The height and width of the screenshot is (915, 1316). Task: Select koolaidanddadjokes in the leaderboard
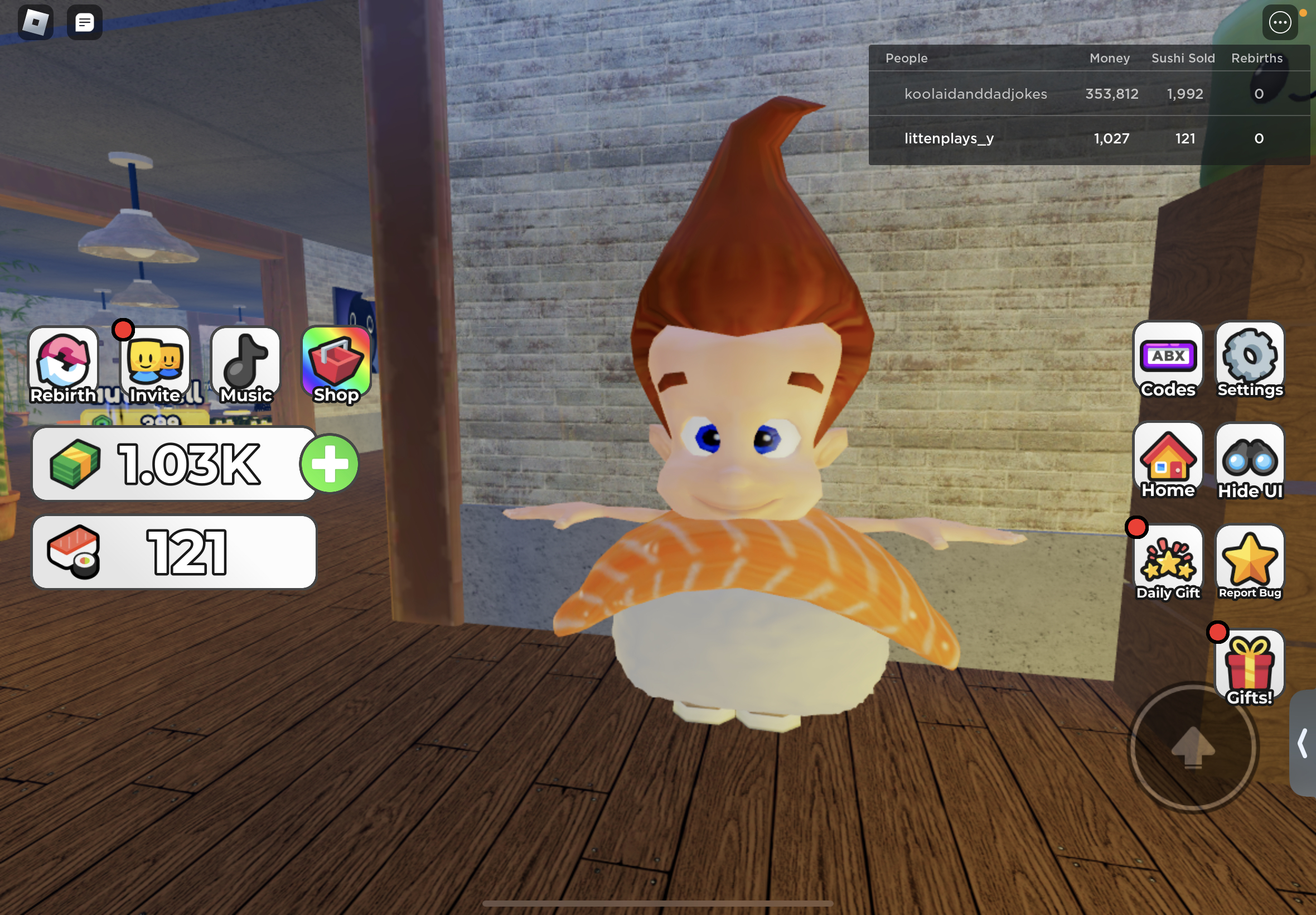[975, 94]
